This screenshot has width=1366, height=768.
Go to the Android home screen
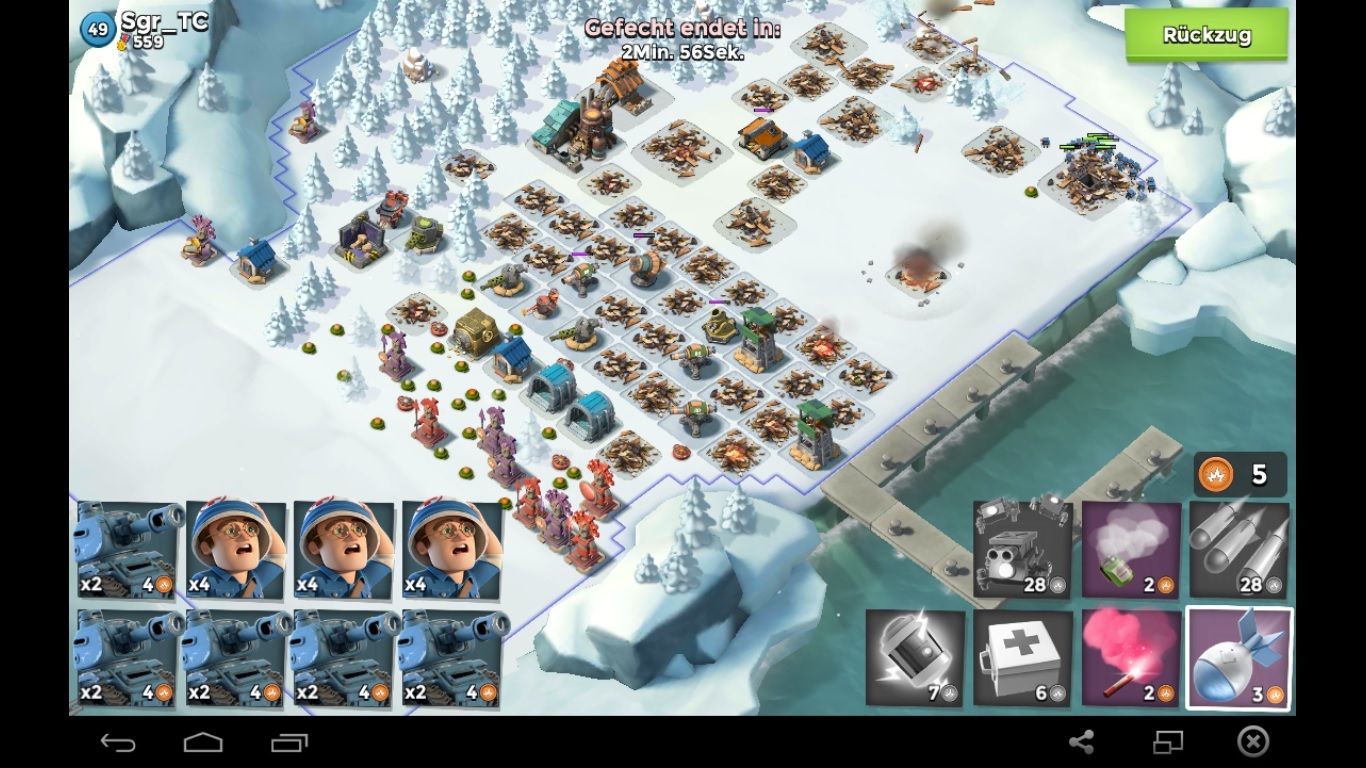(203, 742)
